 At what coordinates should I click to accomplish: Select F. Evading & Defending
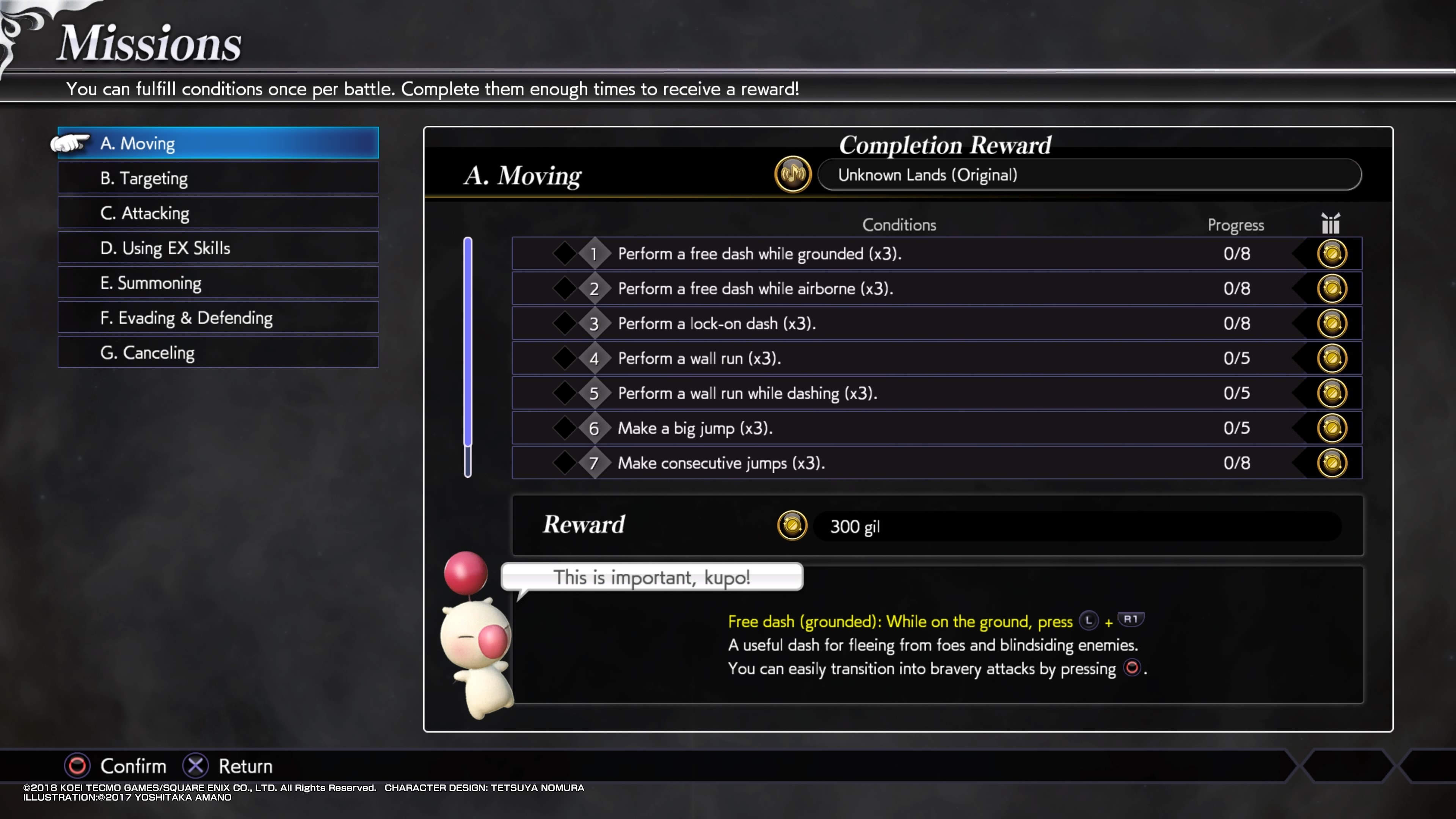point(218,318)
